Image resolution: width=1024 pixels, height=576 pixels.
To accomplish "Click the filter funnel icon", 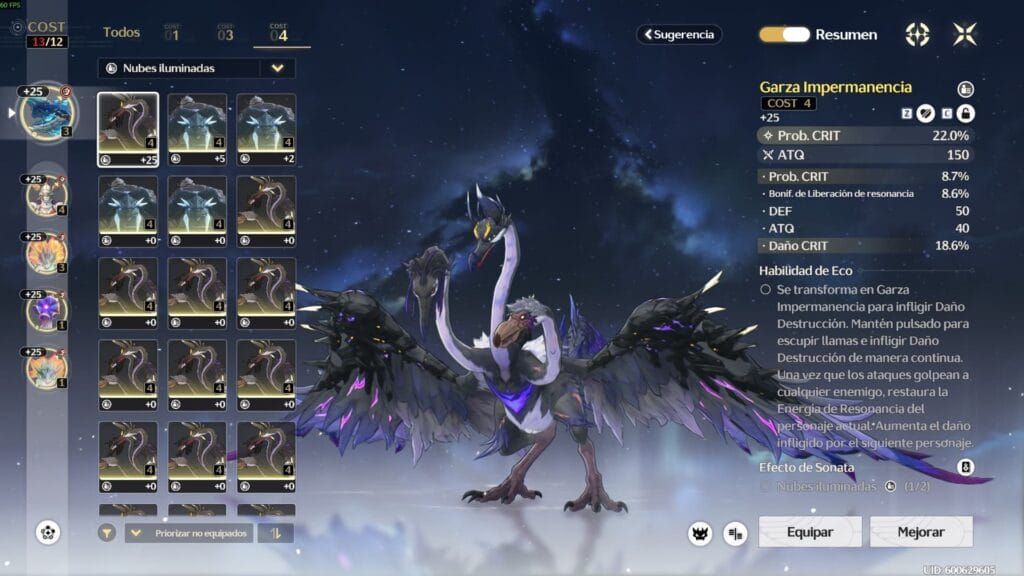I will point(106,533).
